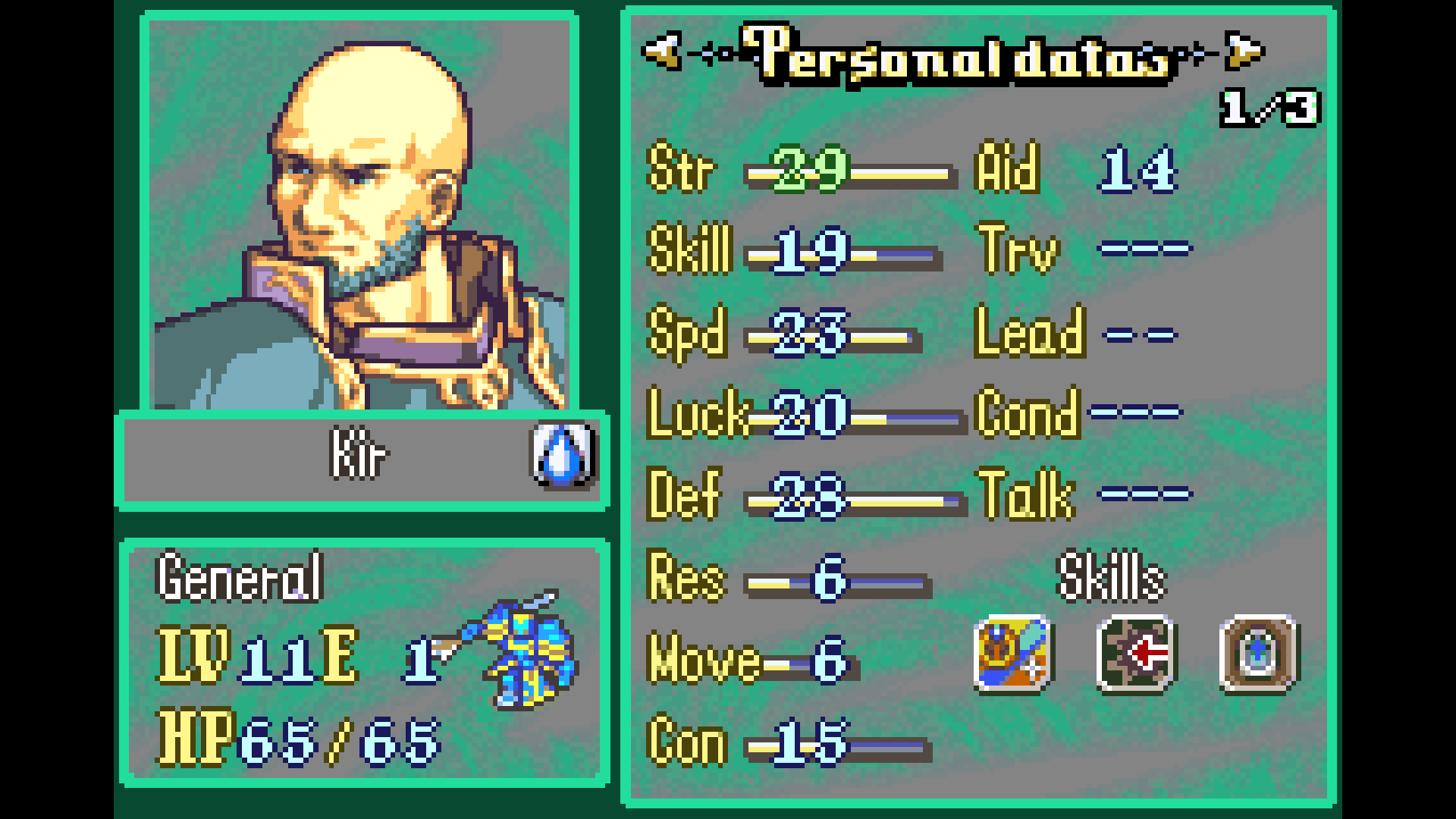This screenshot has height=819, width=1456.
Task: Select the red arrow skill icon
Action: (x=1134, y=655)
